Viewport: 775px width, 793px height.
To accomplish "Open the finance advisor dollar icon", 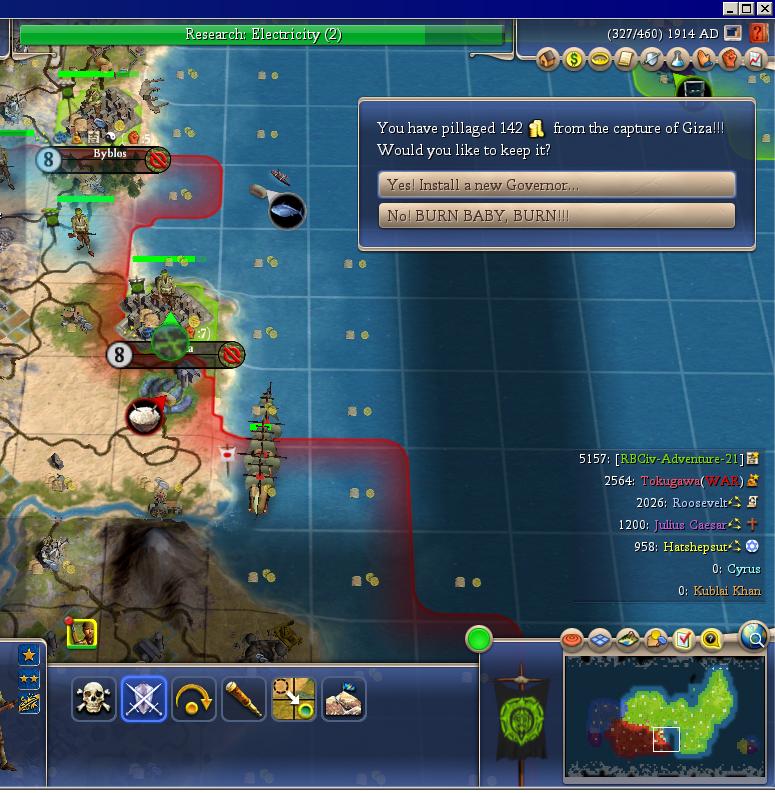I will coord(574,60).
